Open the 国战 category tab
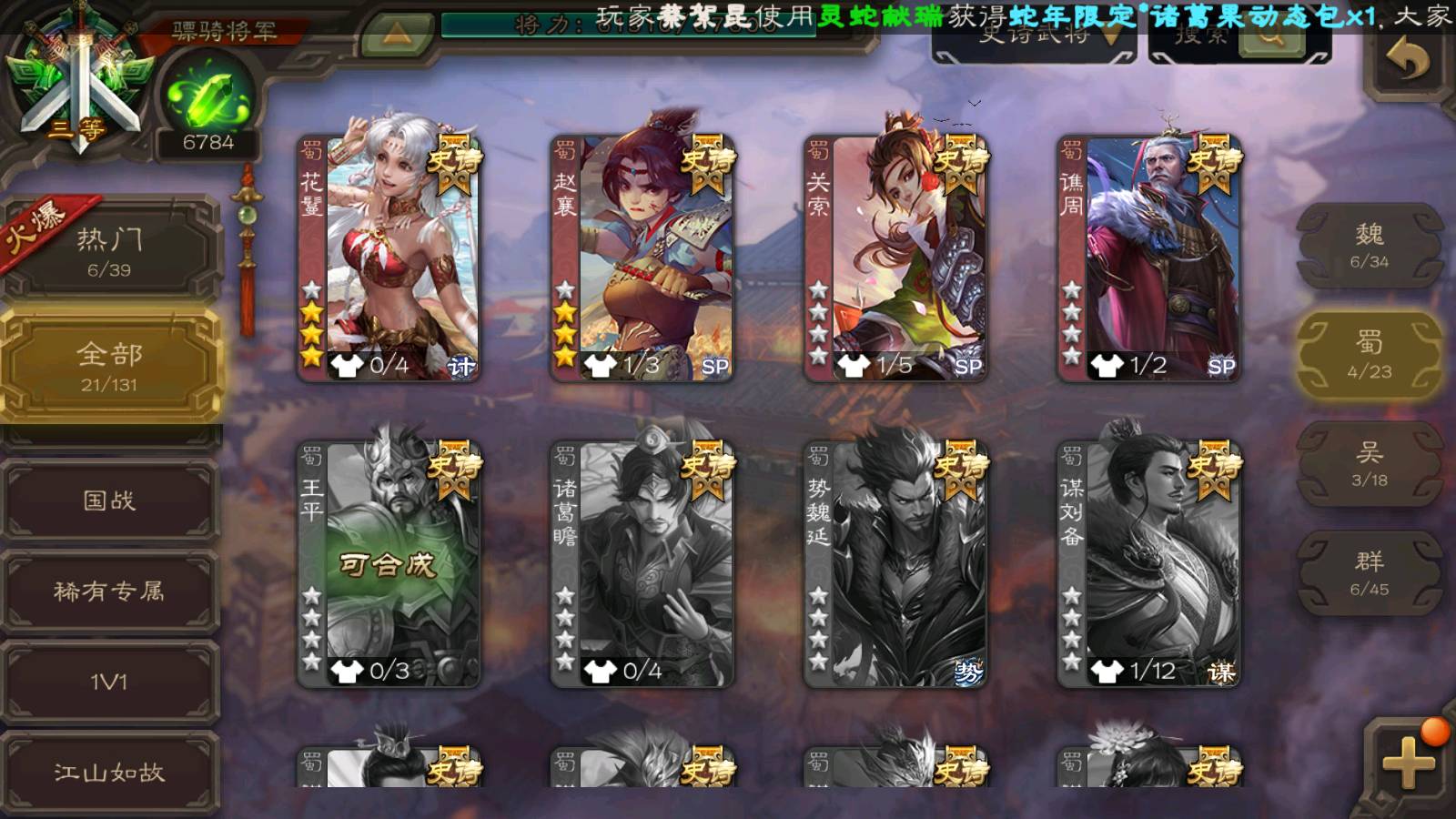 [x=109, y=500]
